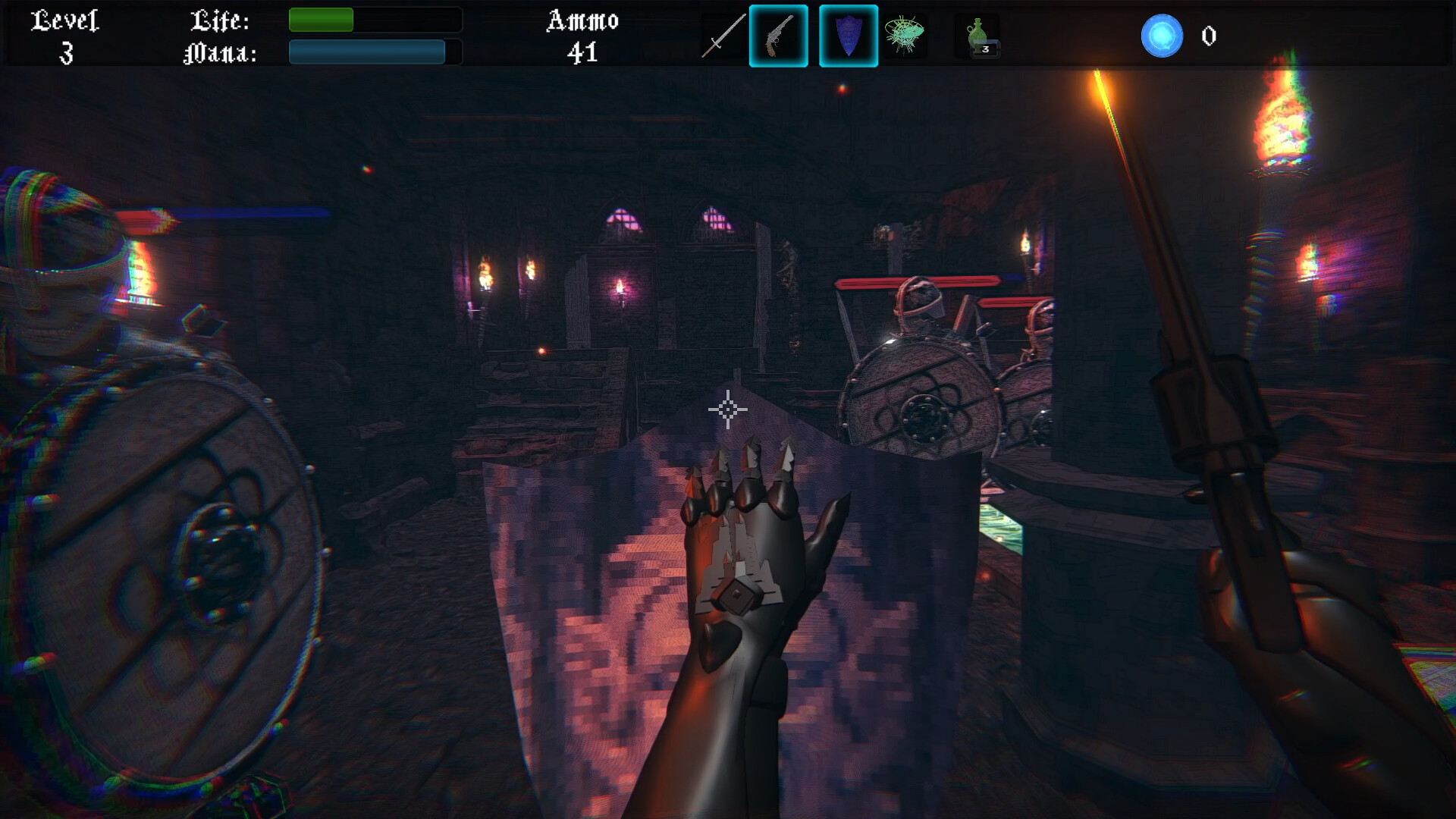Click the Ammo counter showing 41
Screen dimensions: 1456x819
pos(581,53)
